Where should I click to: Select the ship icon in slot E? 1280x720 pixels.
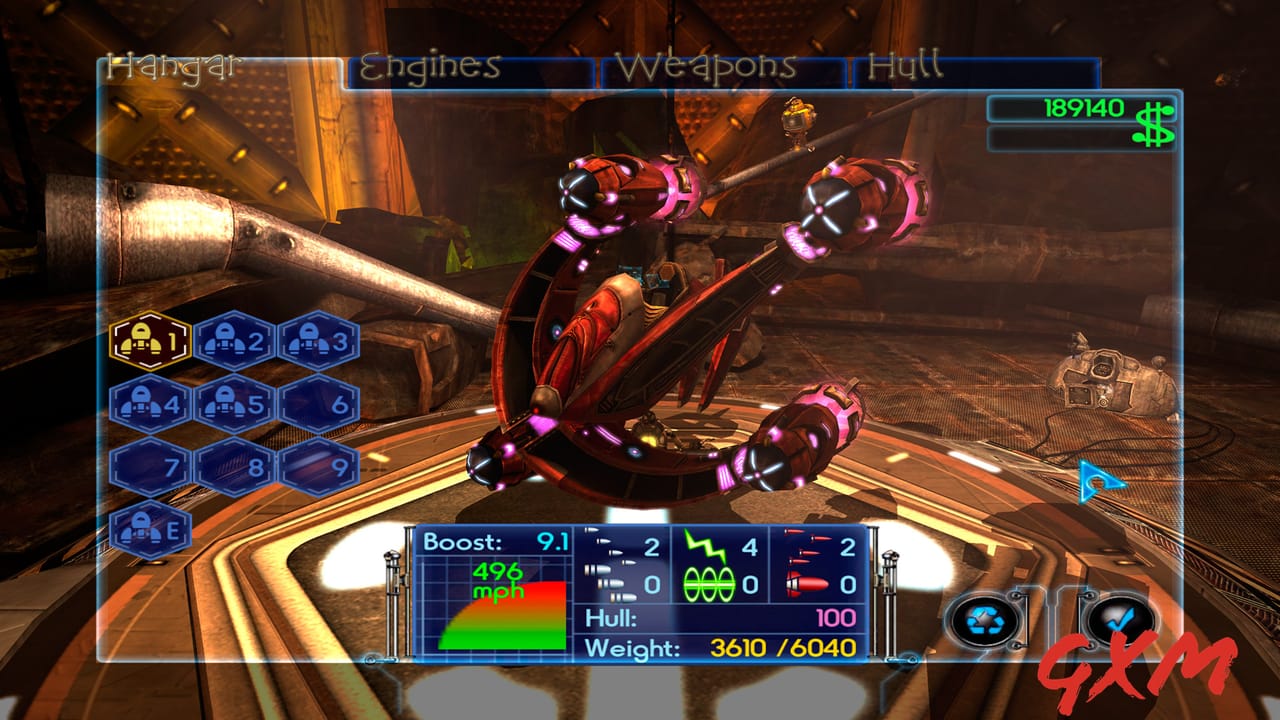click(147, 531)
